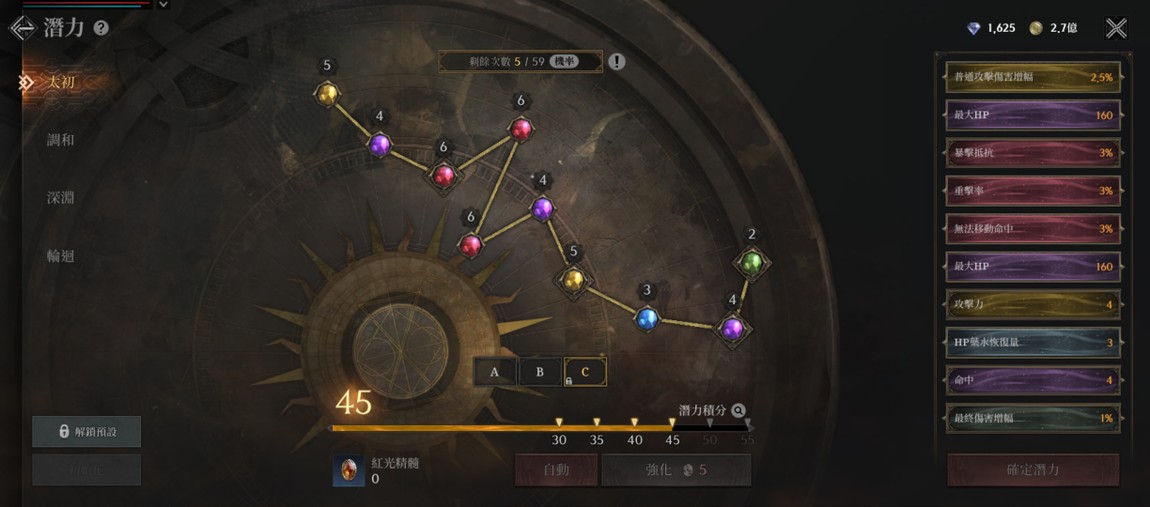1150x507 pixels.
Task: Open the 潛力積分 magnifier icon
Action: [738, 410]
